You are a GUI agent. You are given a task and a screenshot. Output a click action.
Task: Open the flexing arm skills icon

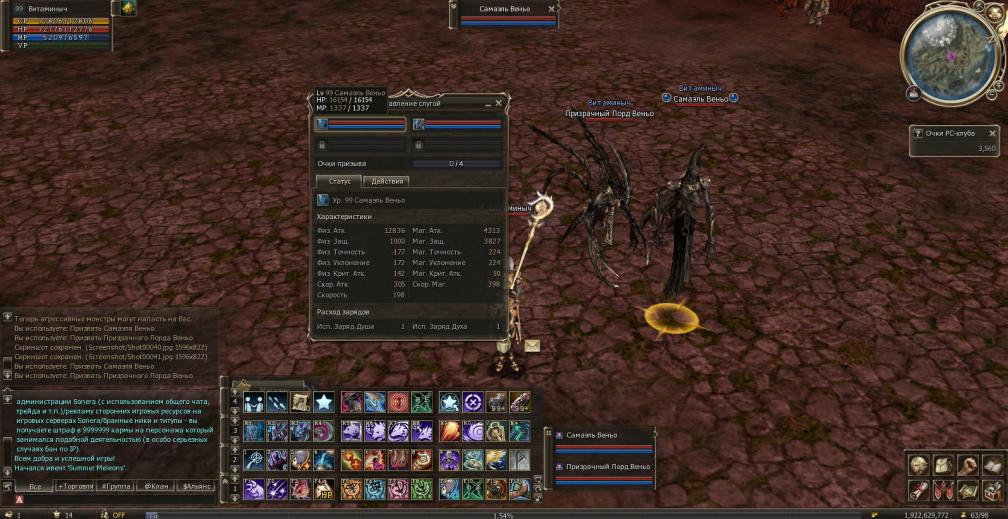(966, 466)
